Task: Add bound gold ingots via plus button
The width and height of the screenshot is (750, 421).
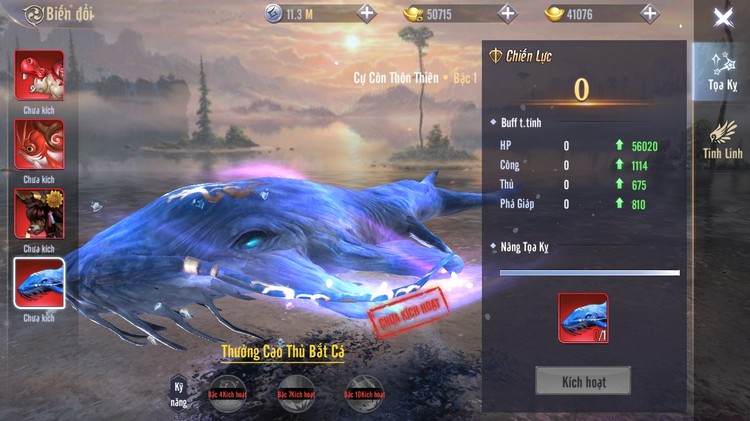Action: [507, 13]
